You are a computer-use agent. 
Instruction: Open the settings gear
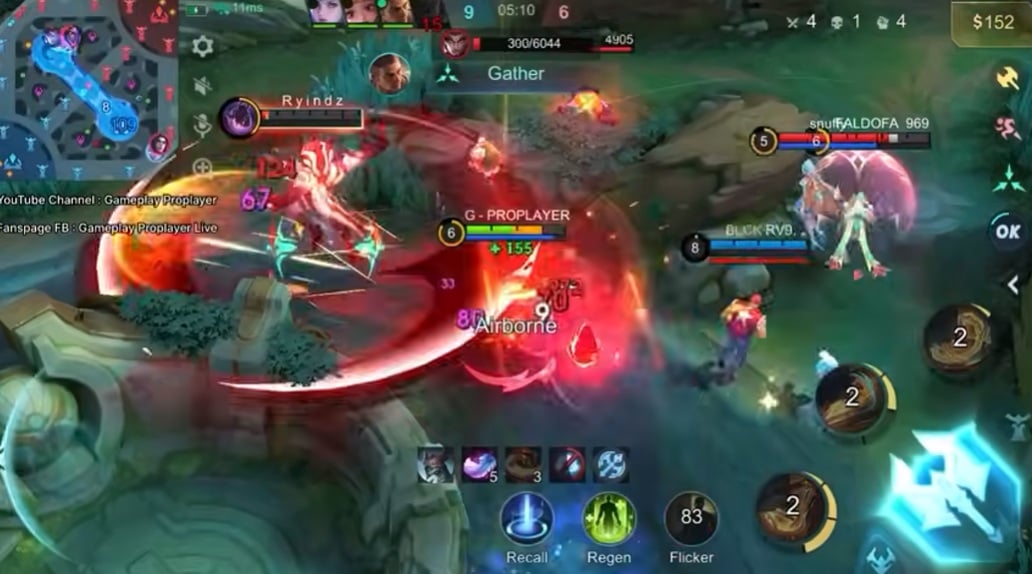click(x=203, y=46)
